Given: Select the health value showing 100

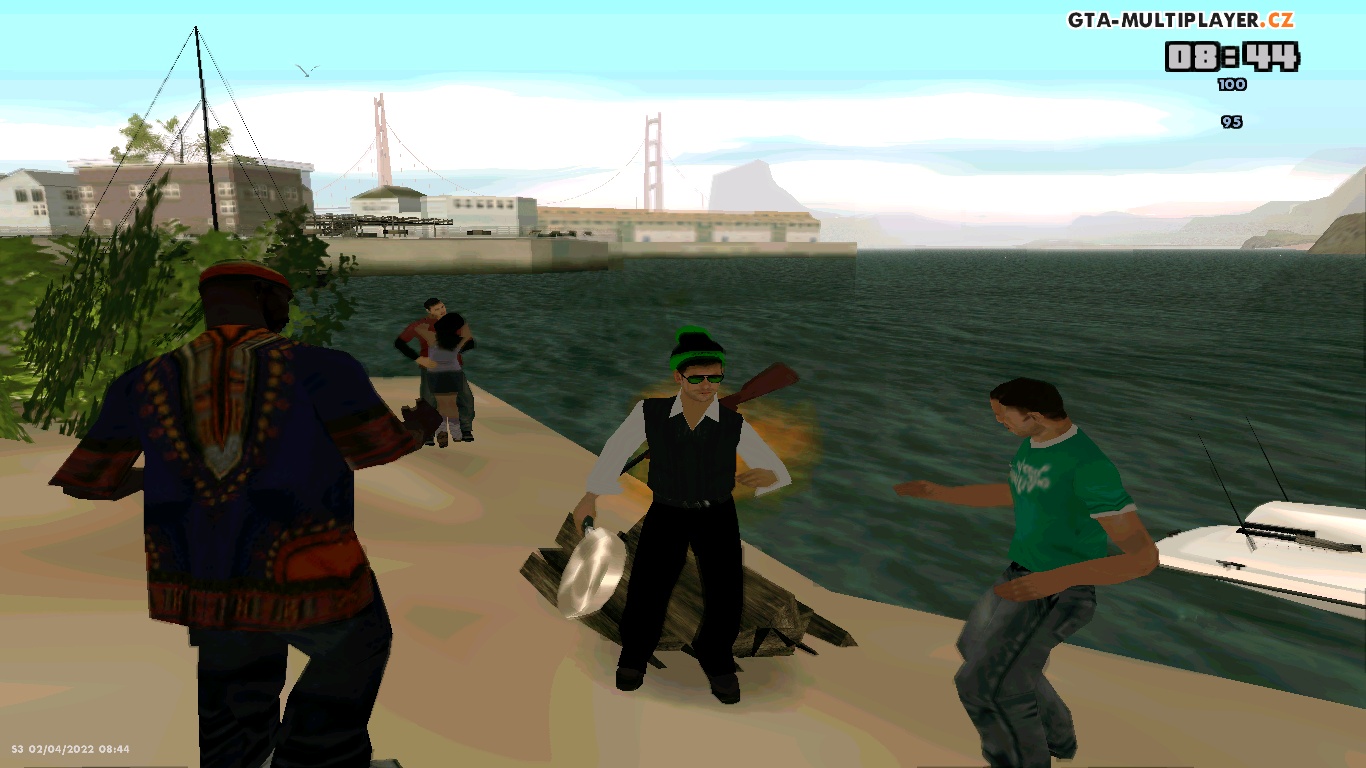Looking at the screenshot, I should click(1232, 85).
